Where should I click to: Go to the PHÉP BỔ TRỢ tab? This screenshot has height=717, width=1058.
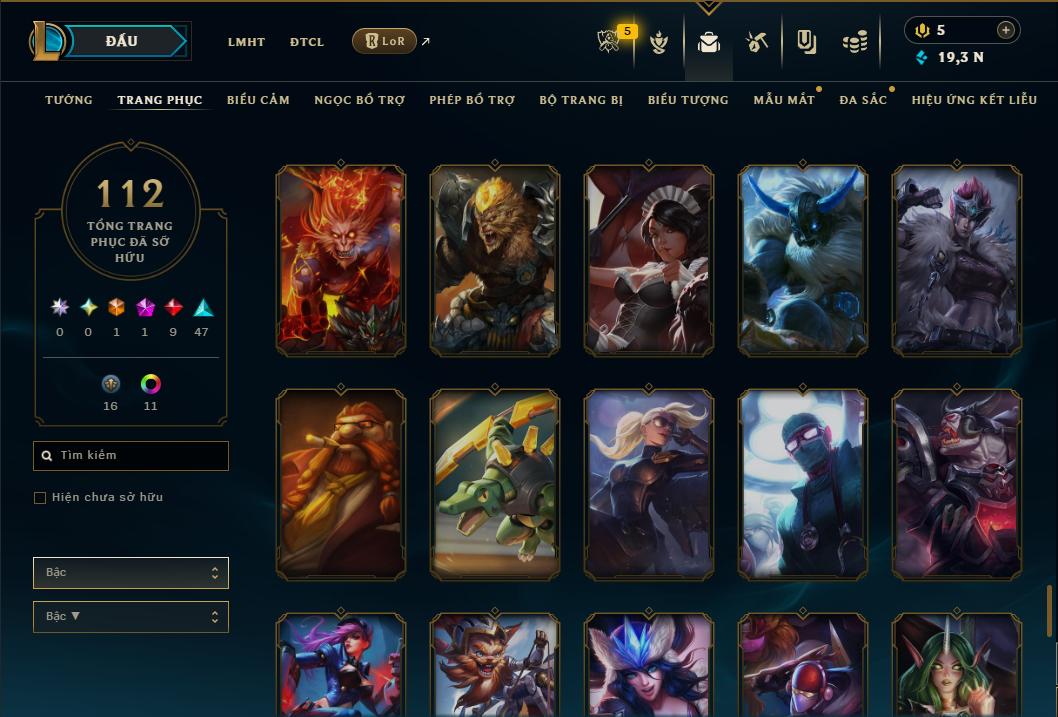[x=472, y=100]
